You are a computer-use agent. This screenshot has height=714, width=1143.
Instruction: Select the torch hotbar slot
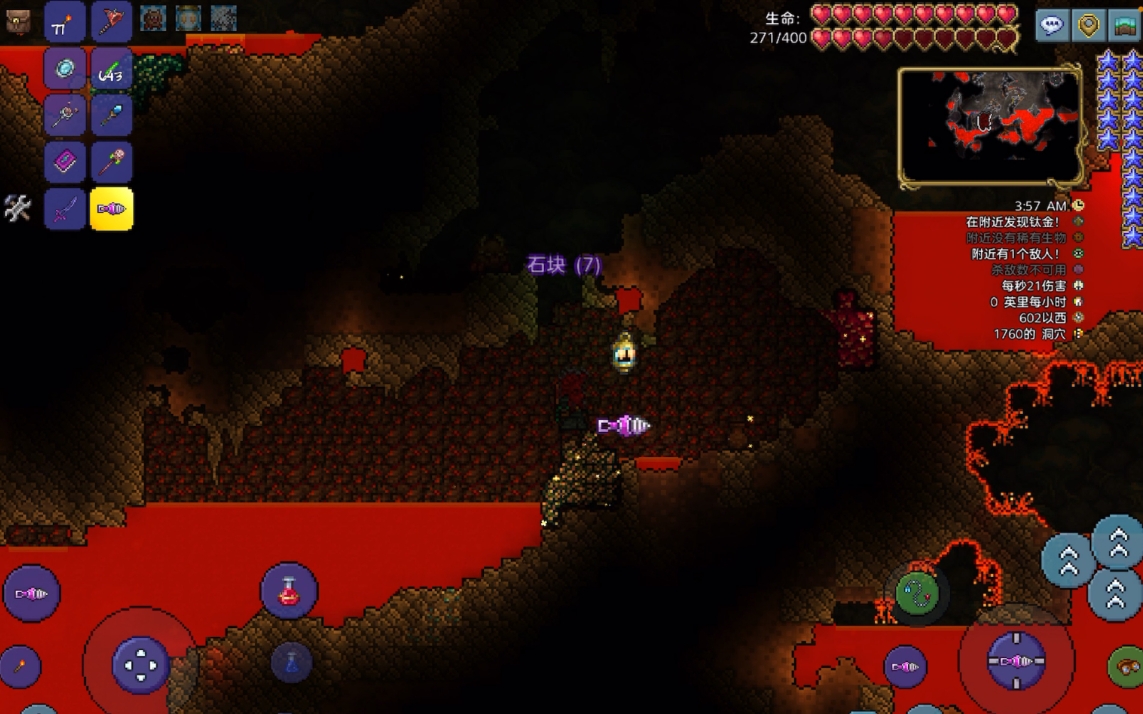65,22
